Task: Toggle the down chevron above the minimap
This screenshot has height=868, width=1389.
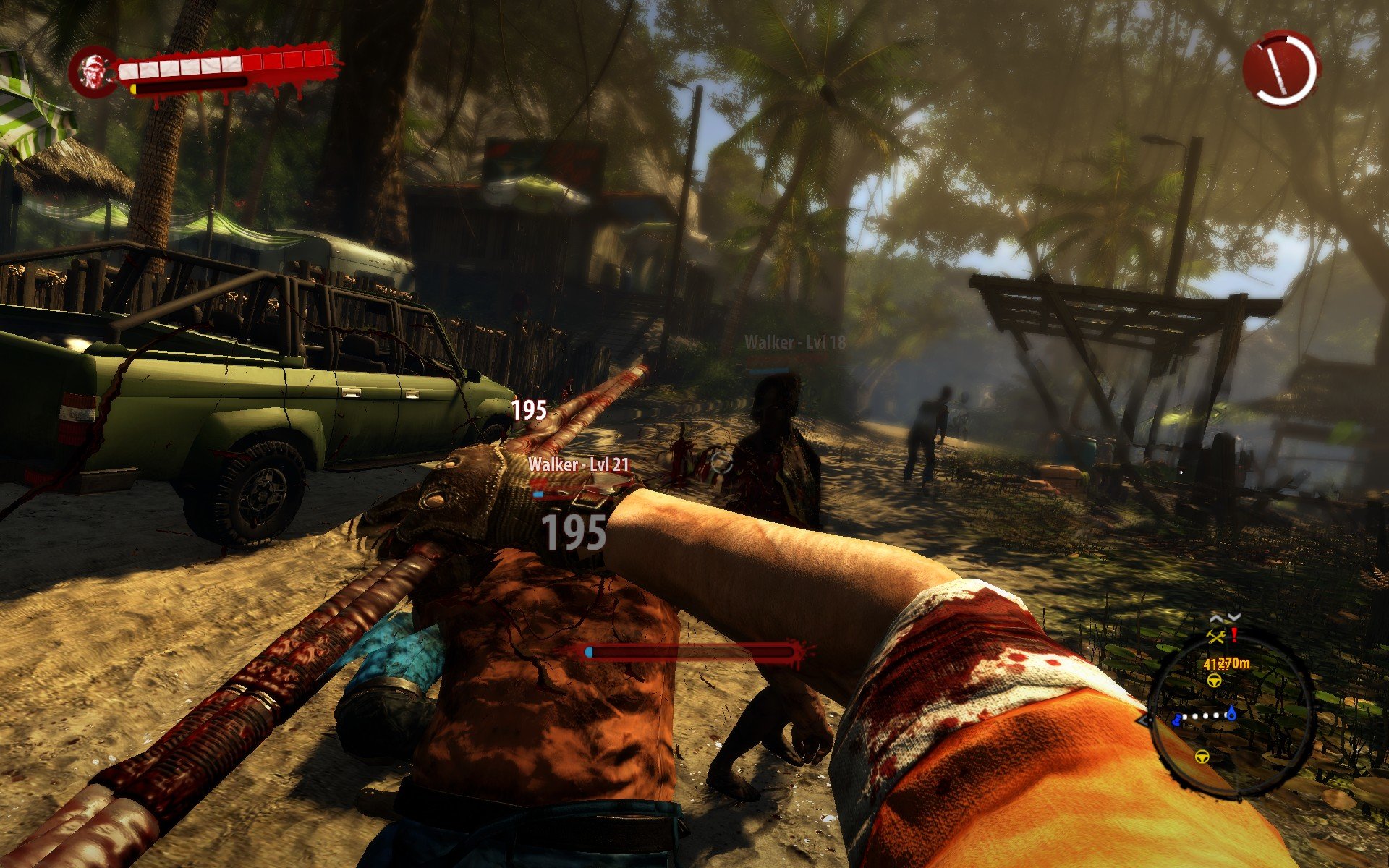Action: tap(1233, 615)
